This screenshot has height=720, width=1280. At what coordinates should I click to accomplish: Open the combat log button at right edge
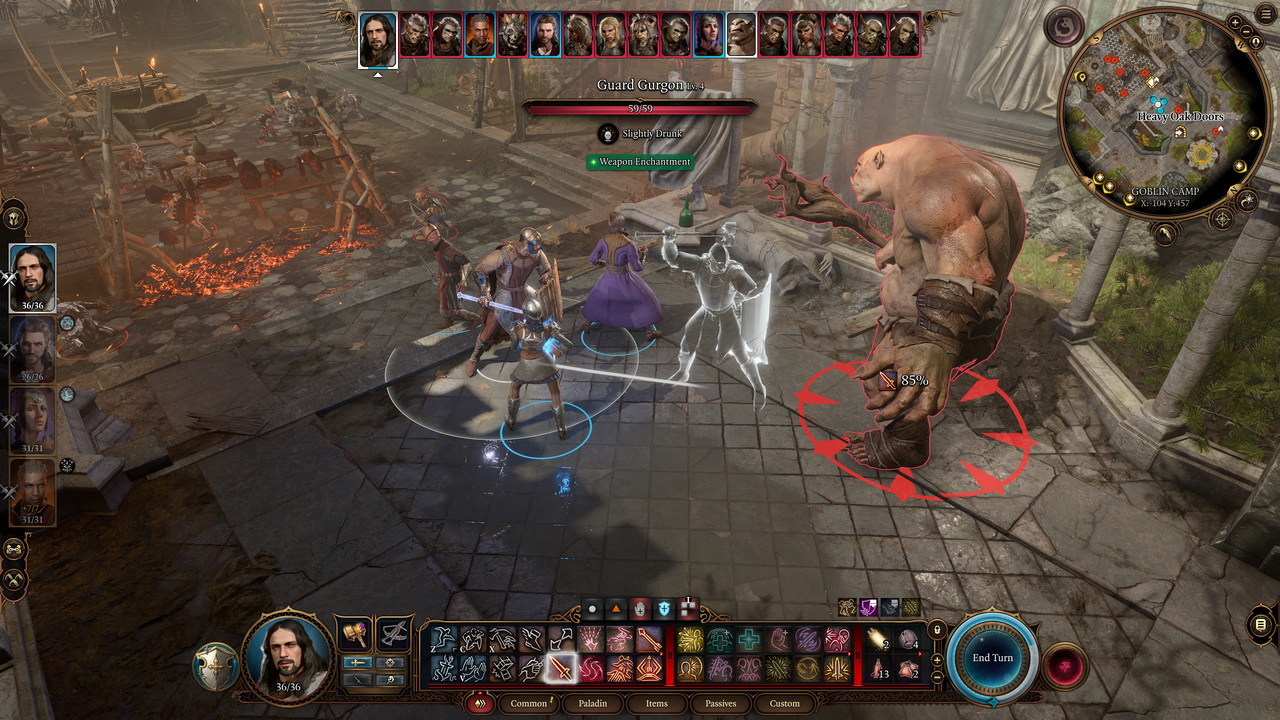(1260, 626)
